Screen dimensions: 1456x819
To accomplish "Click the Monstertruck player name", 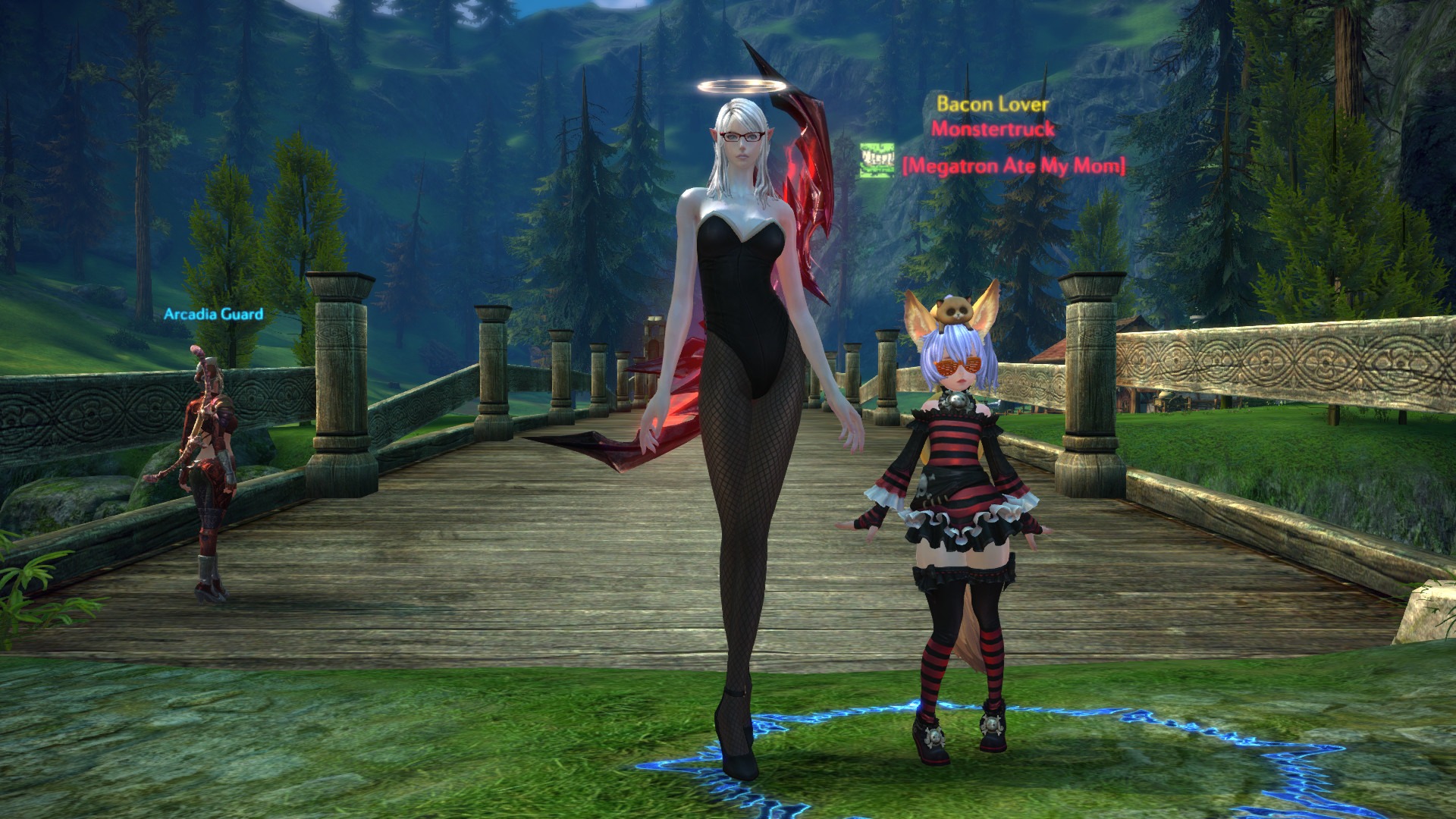I will coord(993,129).
